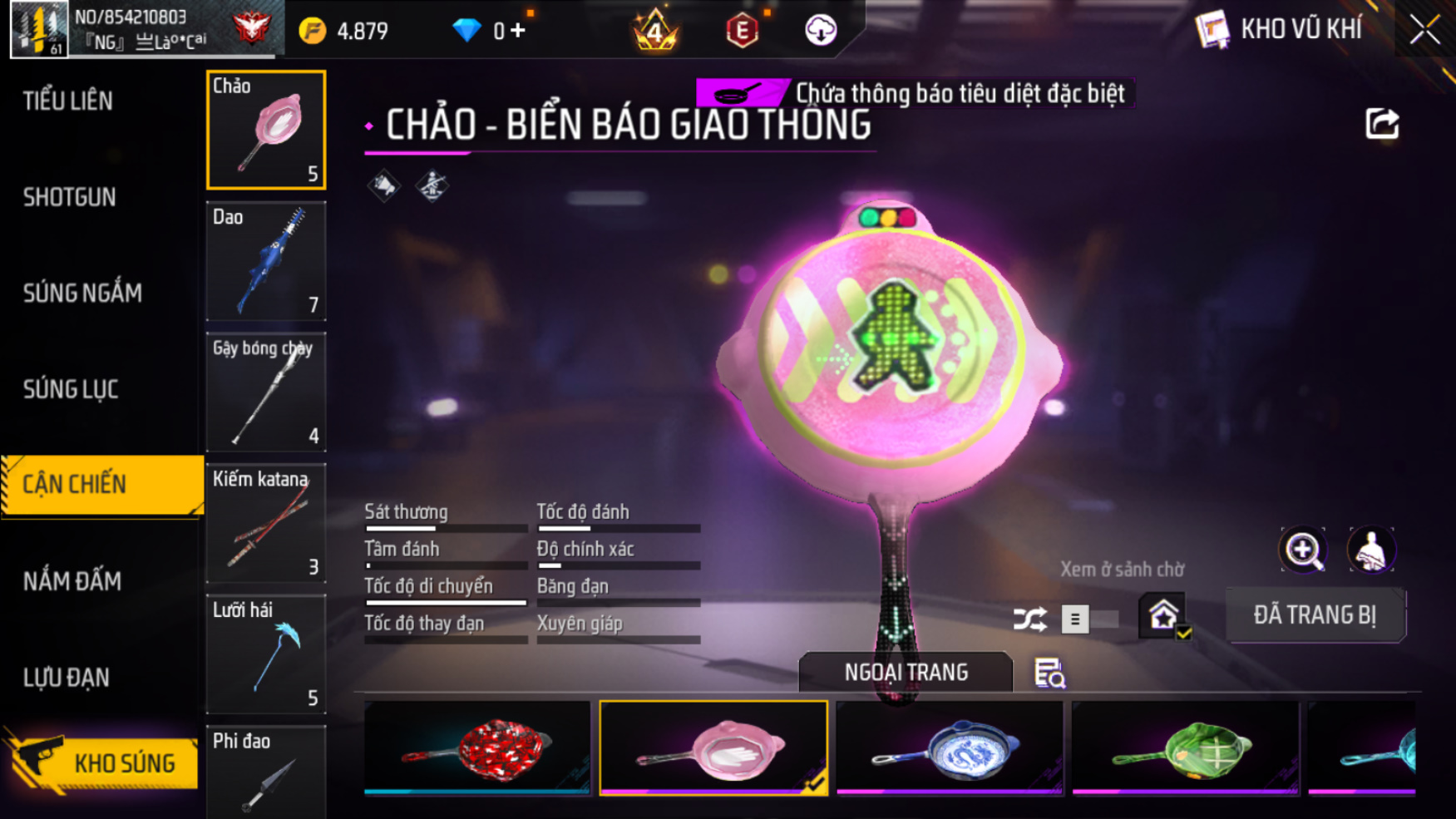Viewport: 1456px width, 819px height.
Task: Choose the Súng Lục category
Action: pos(71,389)
